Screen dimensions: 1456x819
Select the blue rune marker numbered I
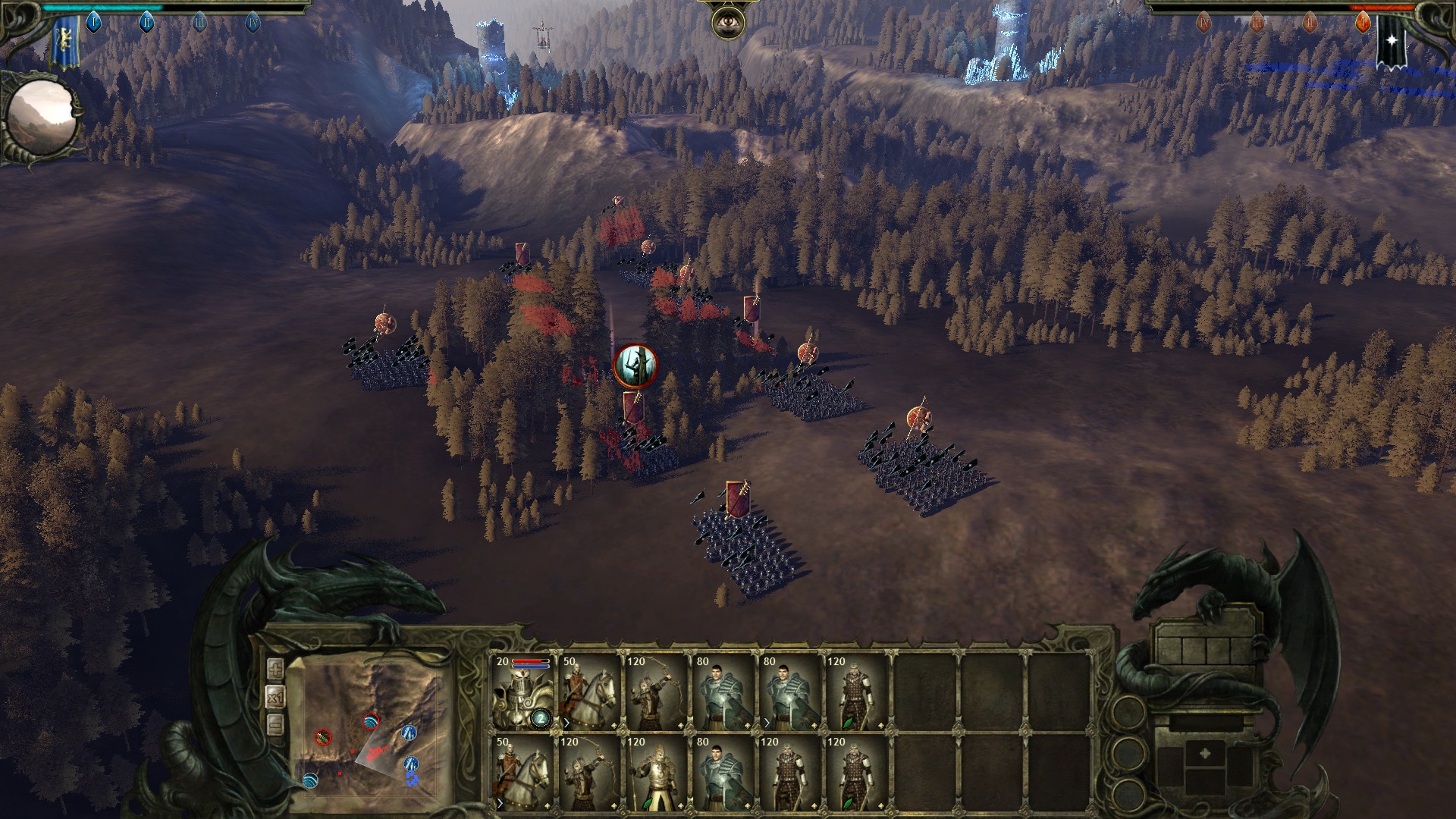coord(93,23)
